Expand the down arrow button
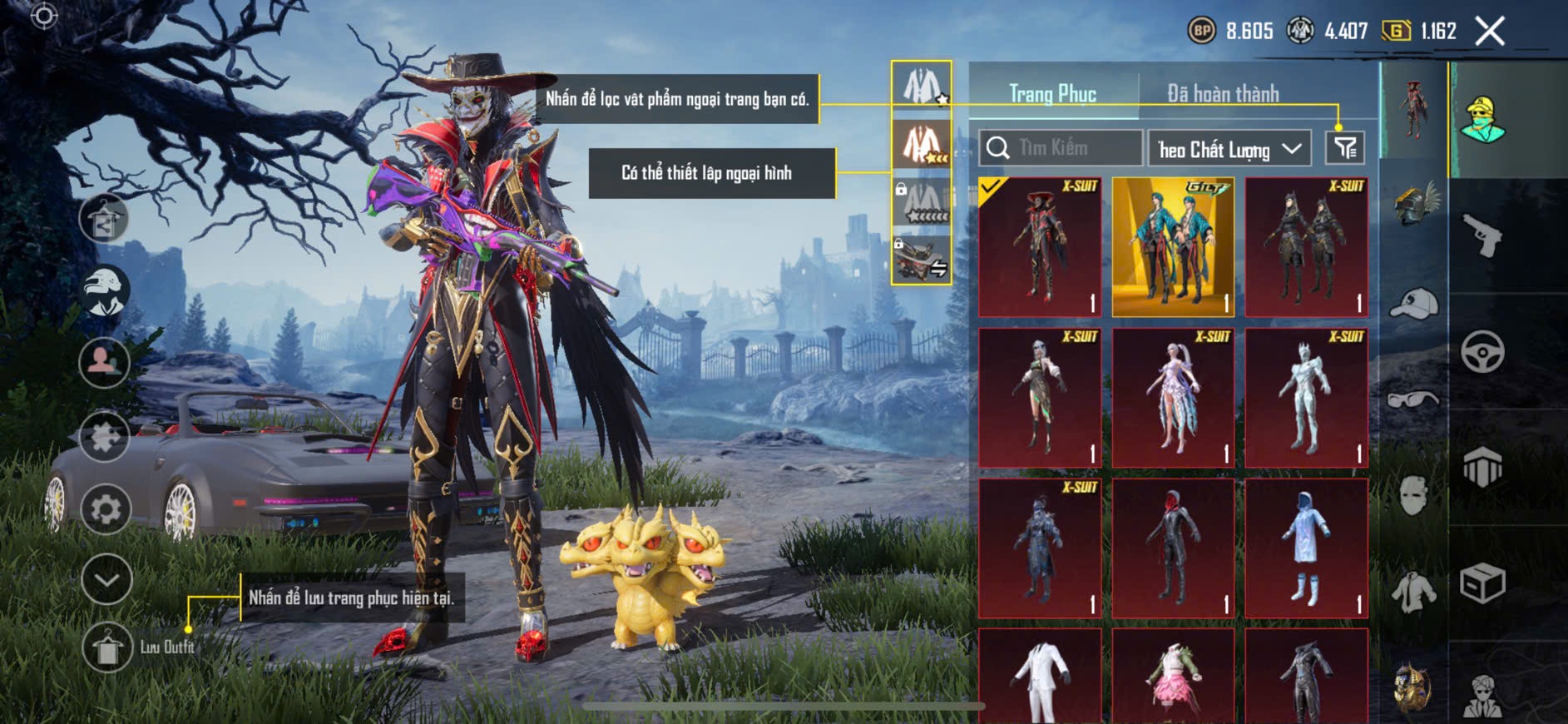Image resolution: width=1568 pixels, height=724 pixels. tap(106, 579)
